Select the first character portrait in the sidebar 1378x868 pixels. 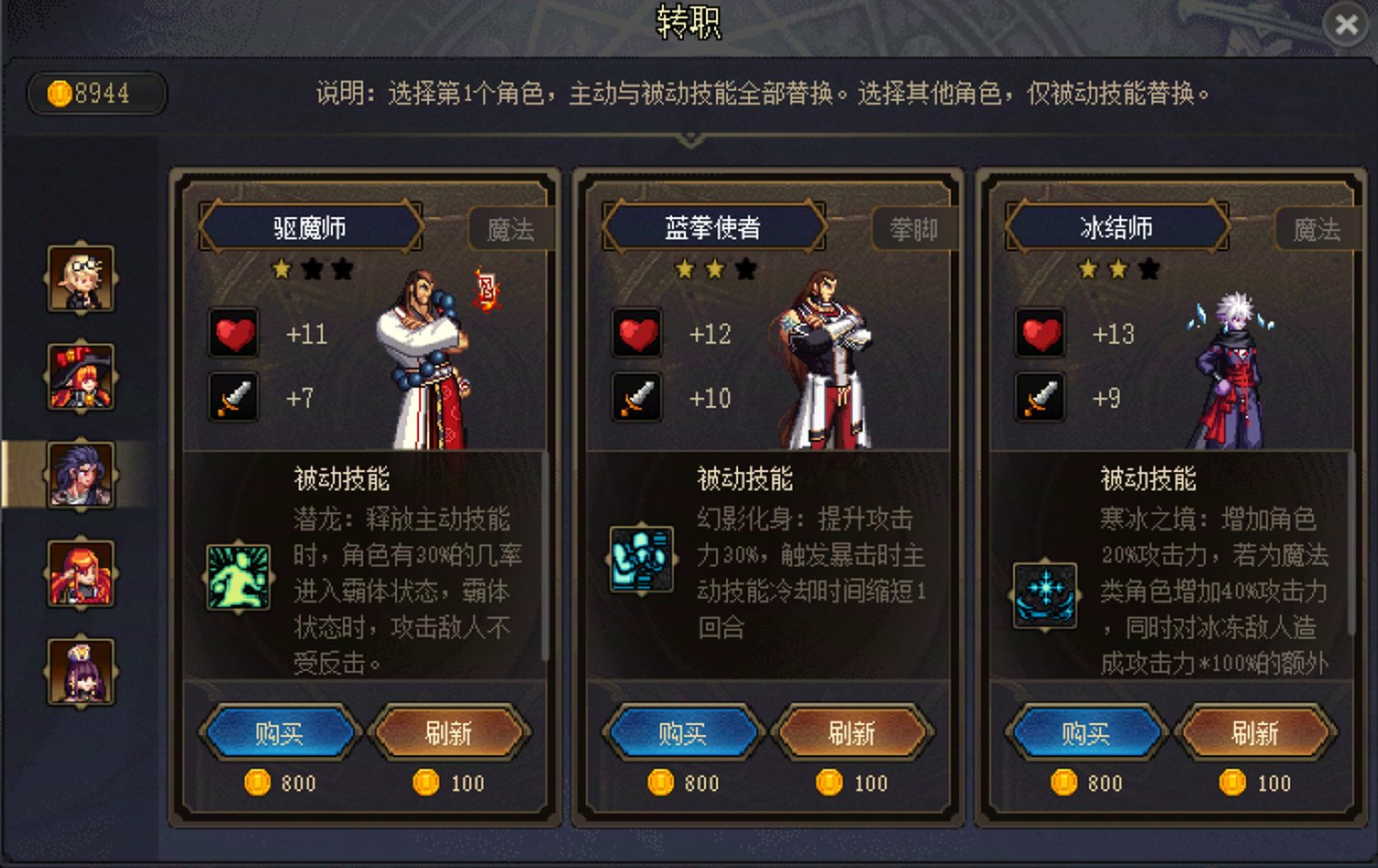[x=81, y=278]
